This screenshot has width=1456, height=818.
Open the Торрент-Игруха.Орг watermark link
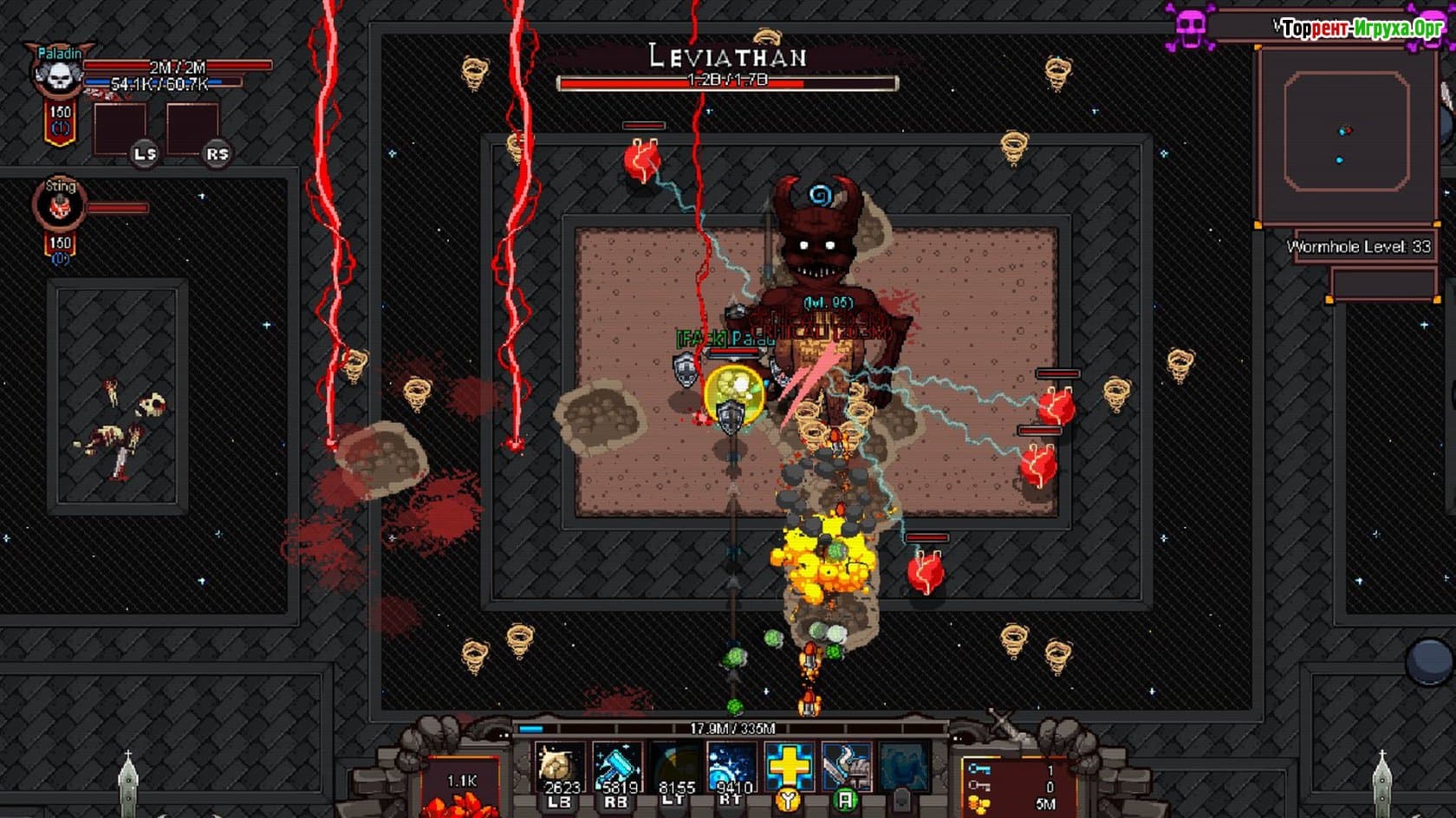pyautogui.click(x=1361, y=29)
